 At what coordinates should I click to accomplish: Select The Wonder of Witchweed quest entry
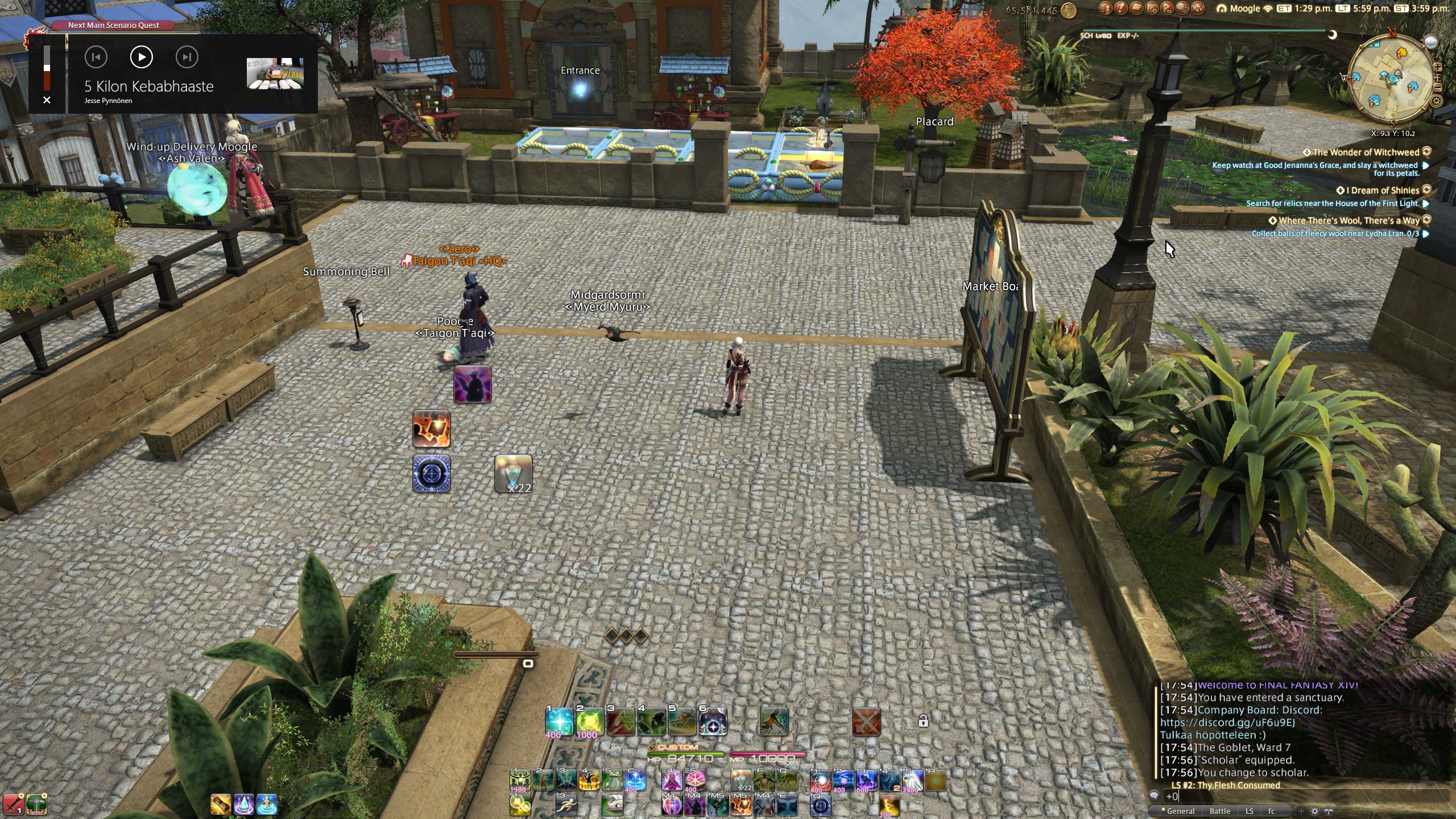click(x=1365, y=152)
